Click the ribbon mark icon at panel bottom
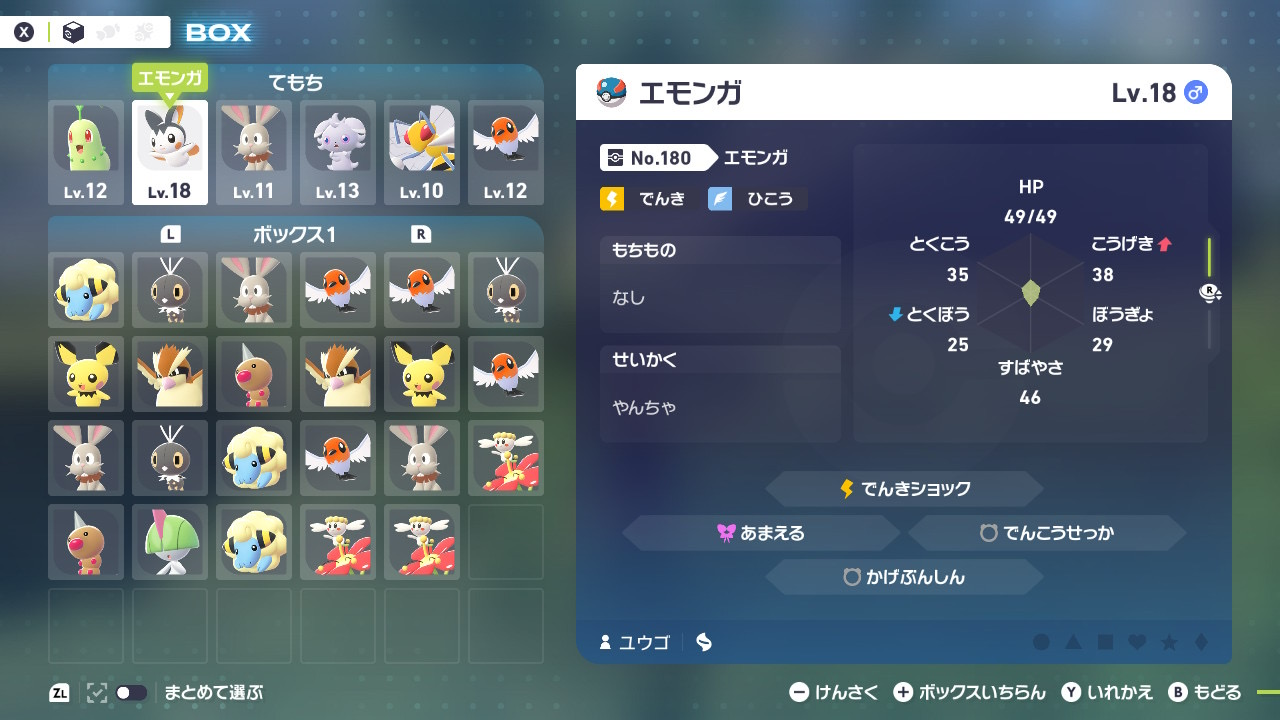Image resolution: width=1280 pixels, height=720 pixels. point(702,643)
